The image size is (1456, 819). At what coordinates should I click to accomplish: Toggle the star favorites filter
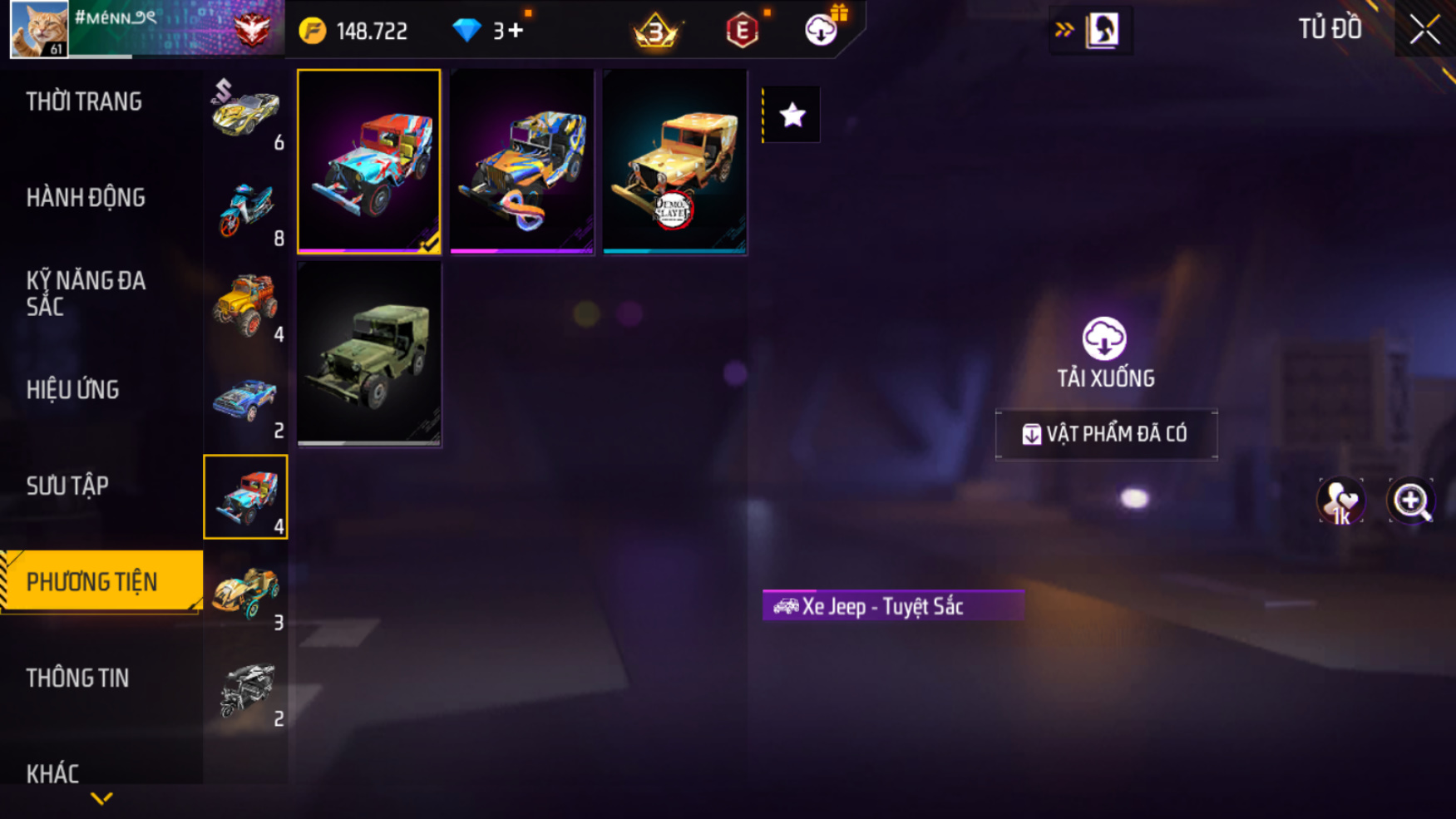[792, 115]
